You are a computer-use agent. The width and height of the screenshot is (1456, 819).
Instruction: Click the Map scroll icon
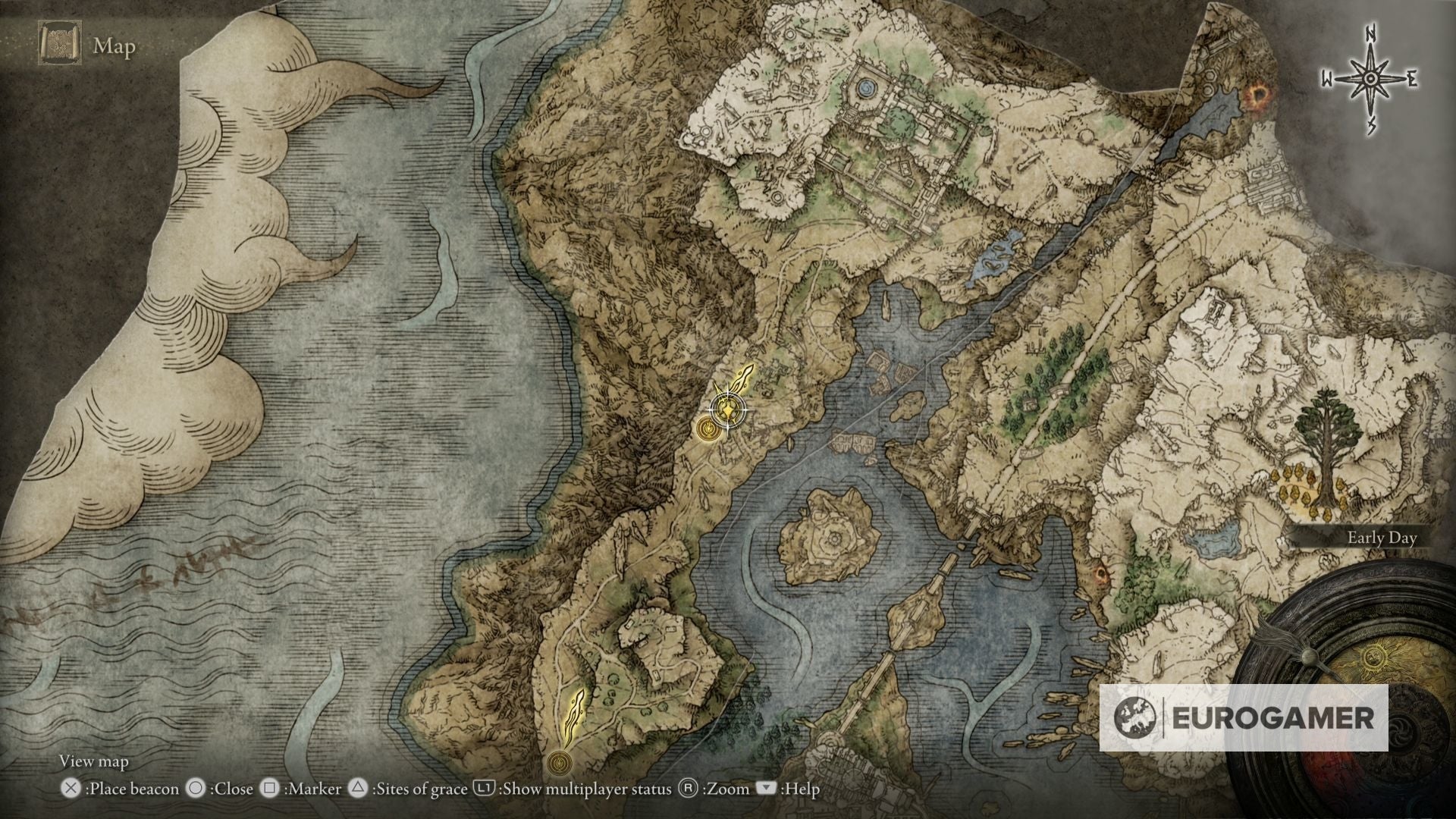pyautogui.click(x=59, y=45)
